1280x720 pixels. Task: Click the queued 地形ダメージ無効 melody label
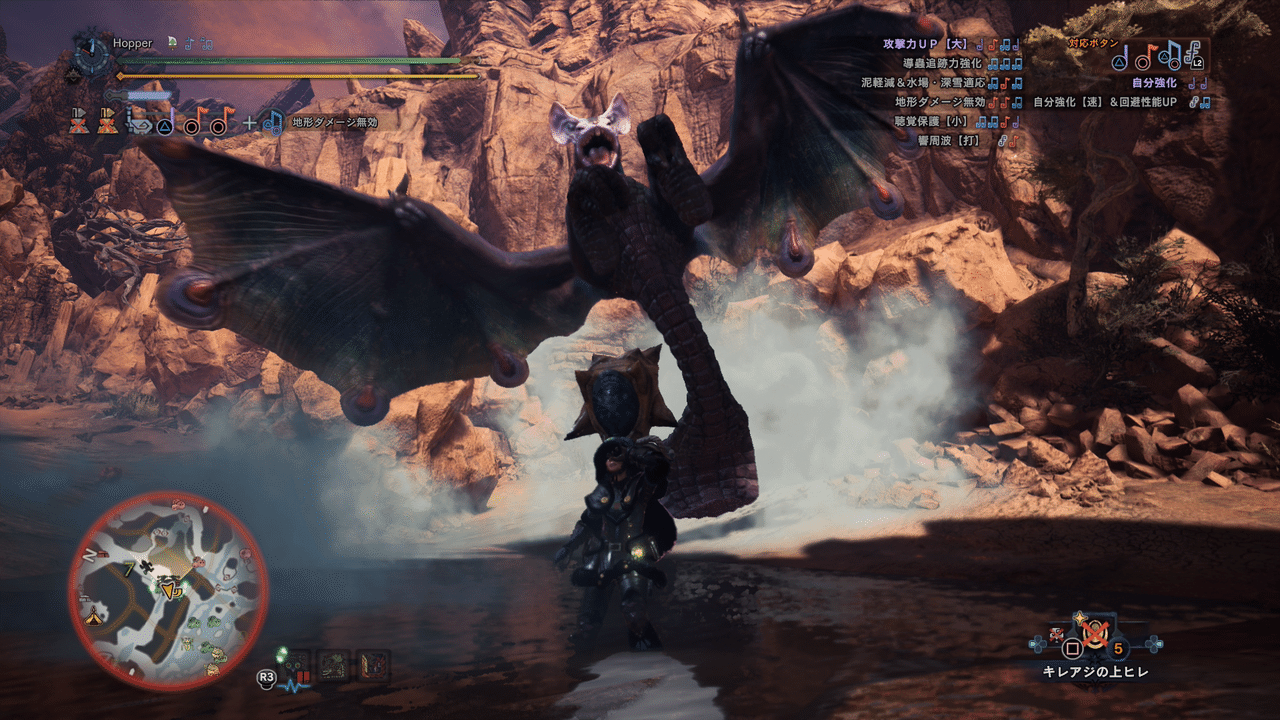[334, 122]
